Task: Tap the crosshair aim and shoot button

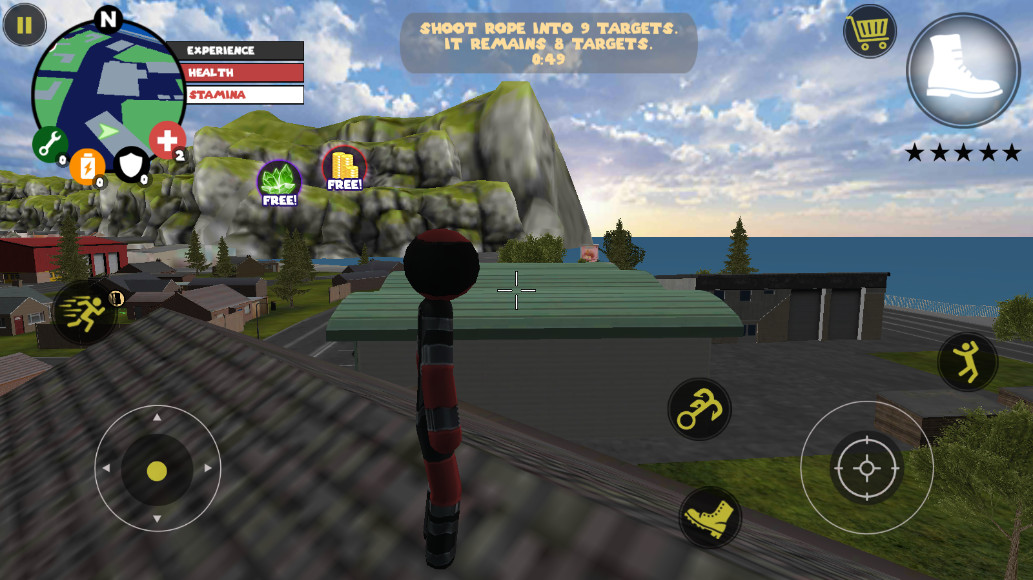Action: (x=866, y=468)
